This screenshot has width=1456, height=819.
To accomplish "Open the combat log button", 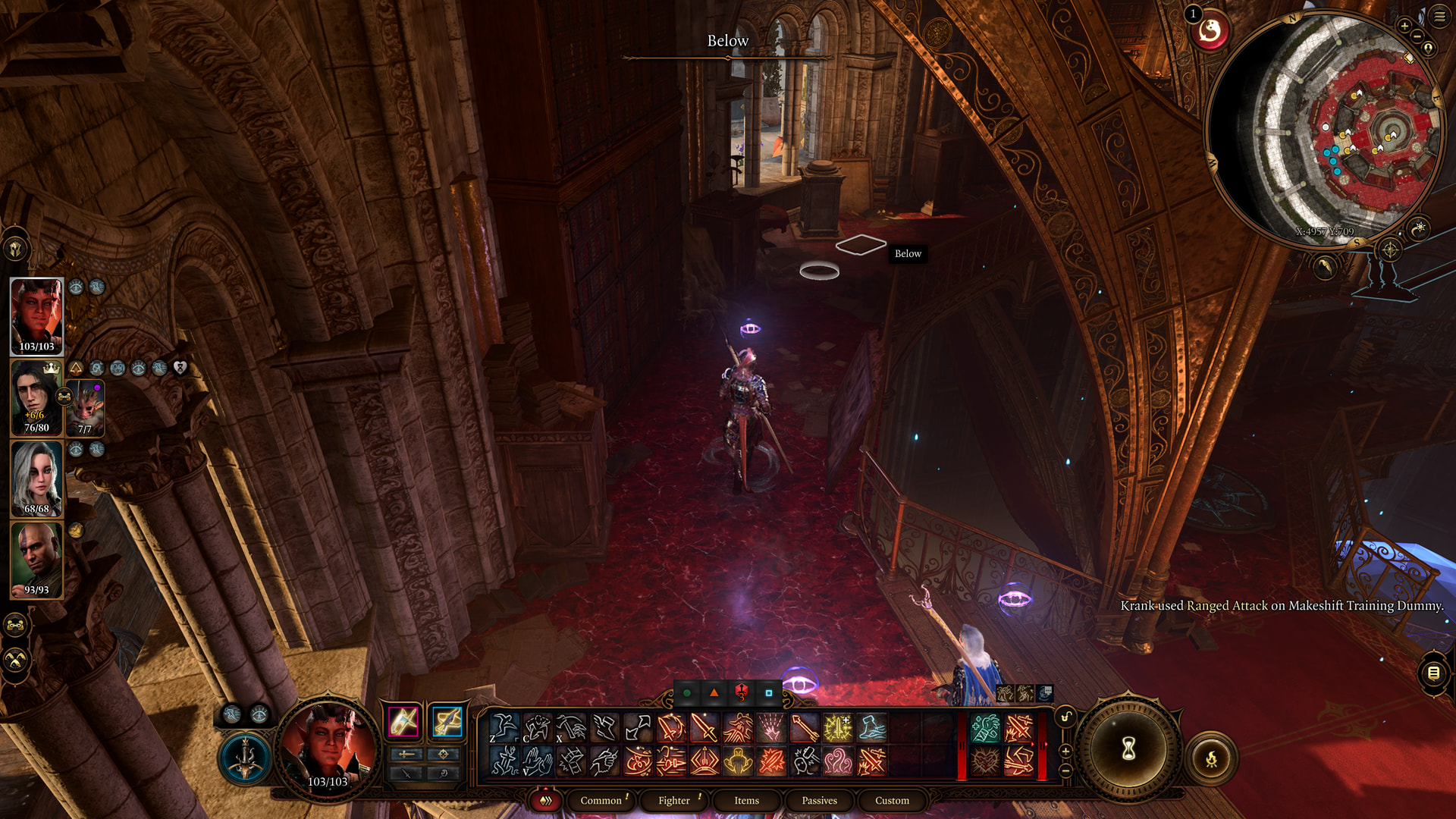I will coord(1433,673).
